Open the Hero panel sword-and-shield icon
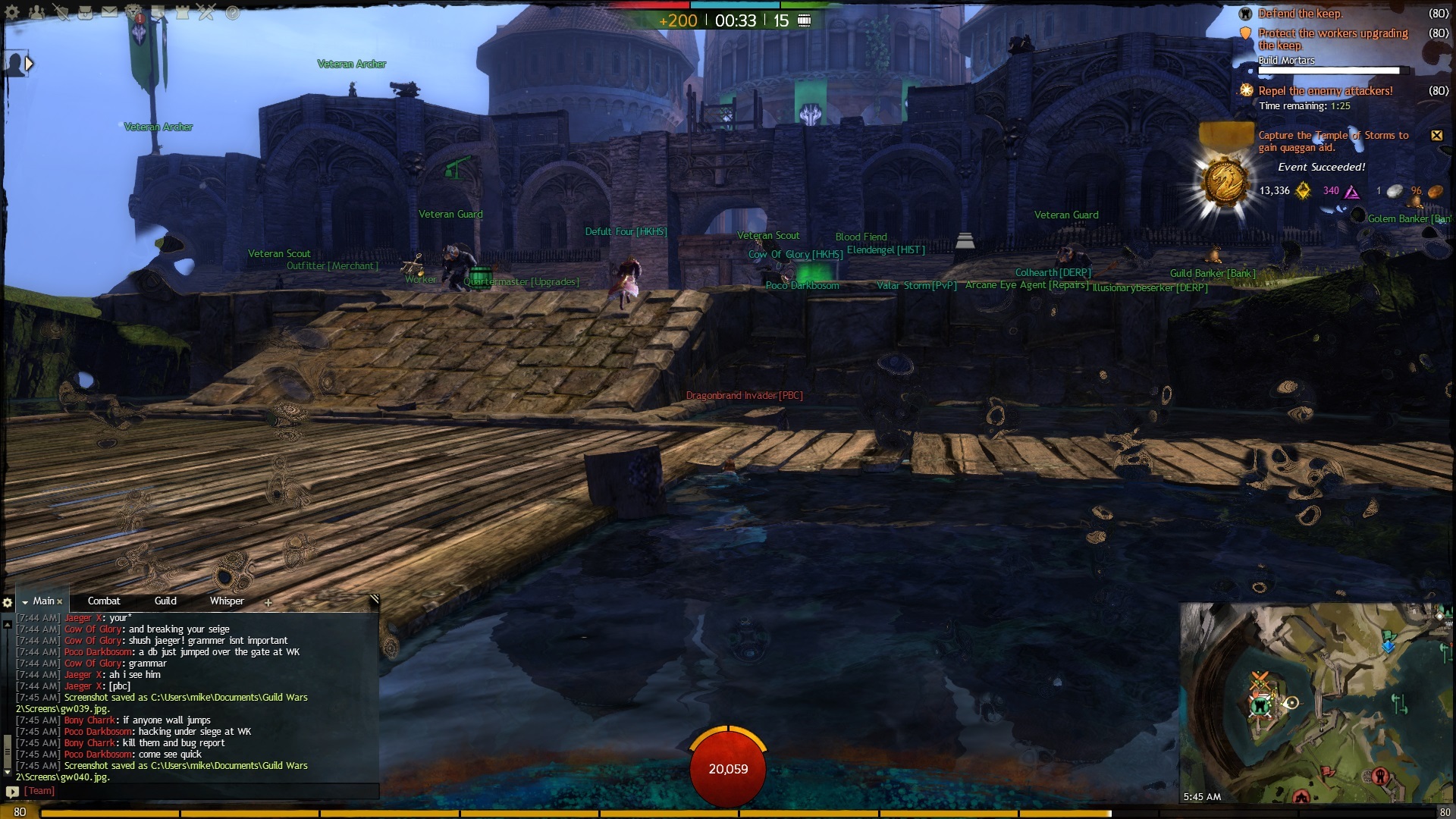1456x819 pixels. pos(61,12)
